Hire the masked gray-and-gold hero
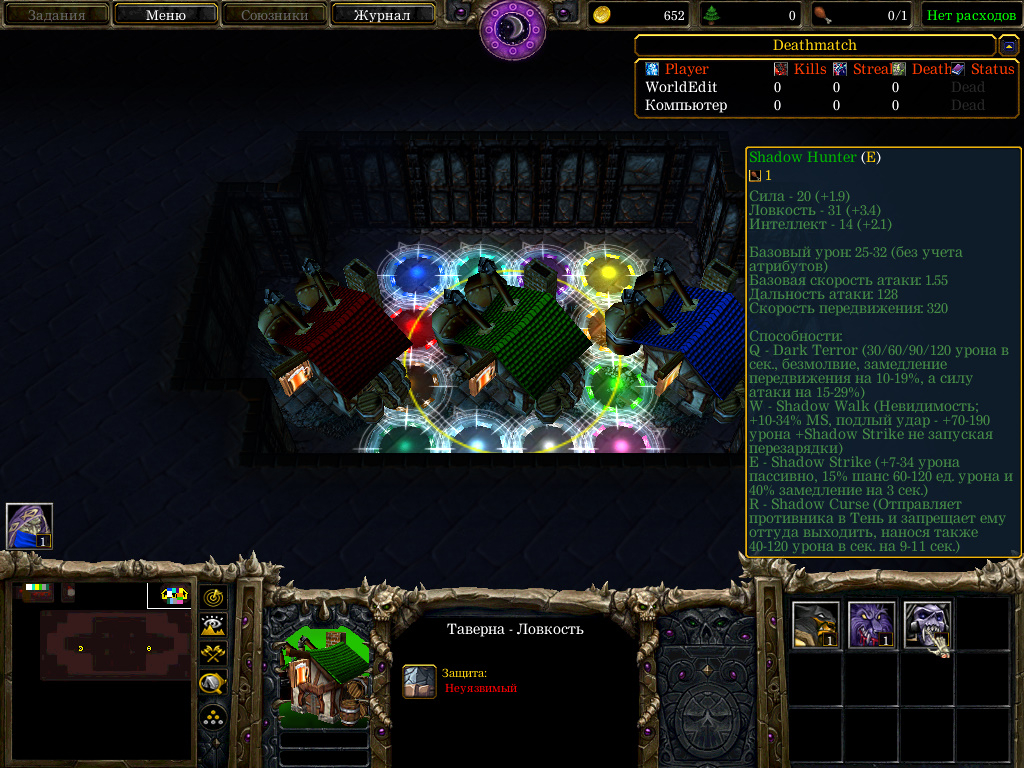This screenshot has height=768, width=1024. (x=815, y=625)
